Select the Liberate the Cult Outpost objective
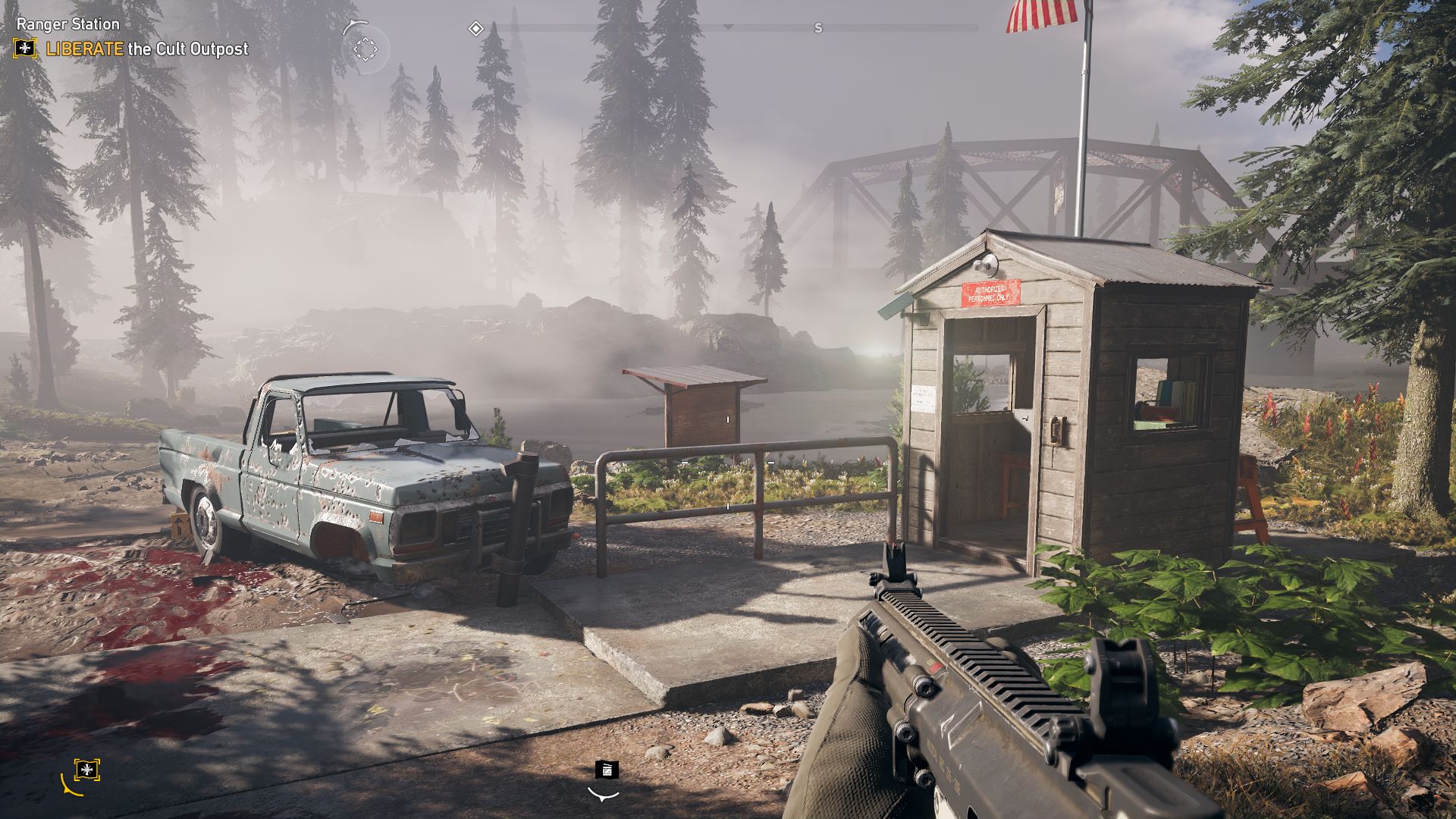The image size is (1456, 819). click(x=147, y=49)
